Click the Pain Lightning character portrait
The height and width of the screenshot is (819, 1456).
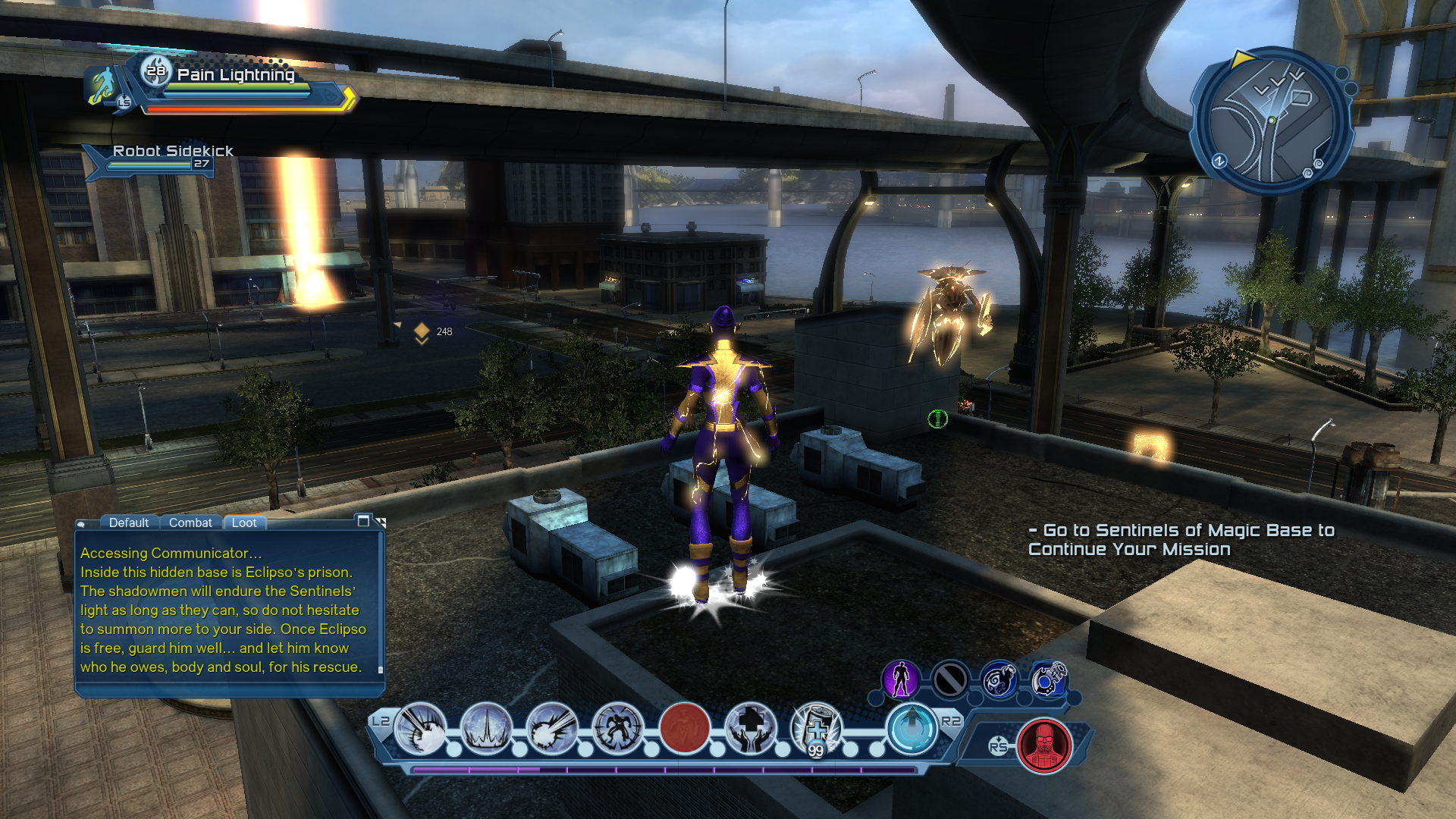click(x=102, y=85)
